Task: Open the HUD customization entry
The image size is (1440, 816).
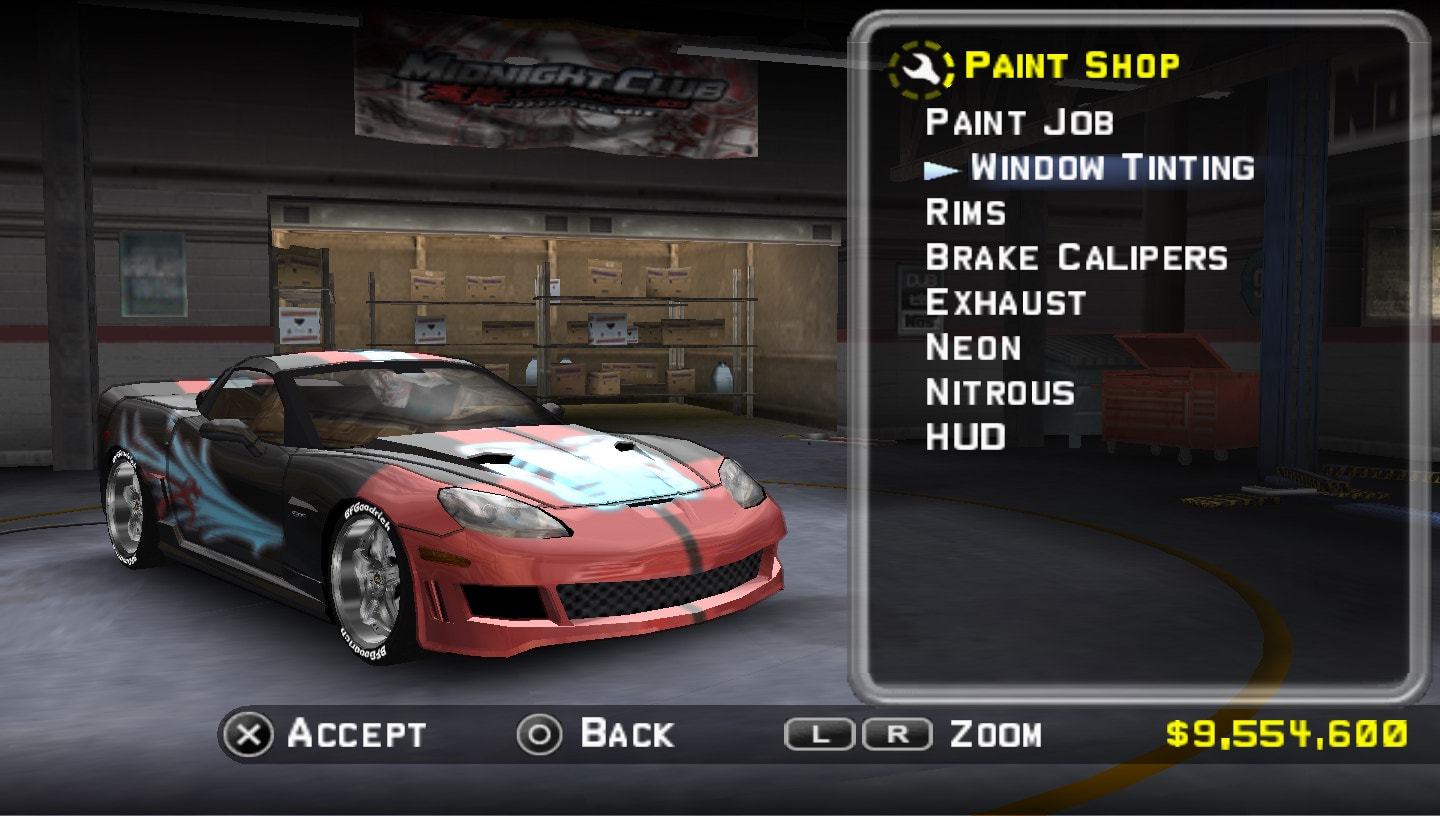Action: (965, 437)
